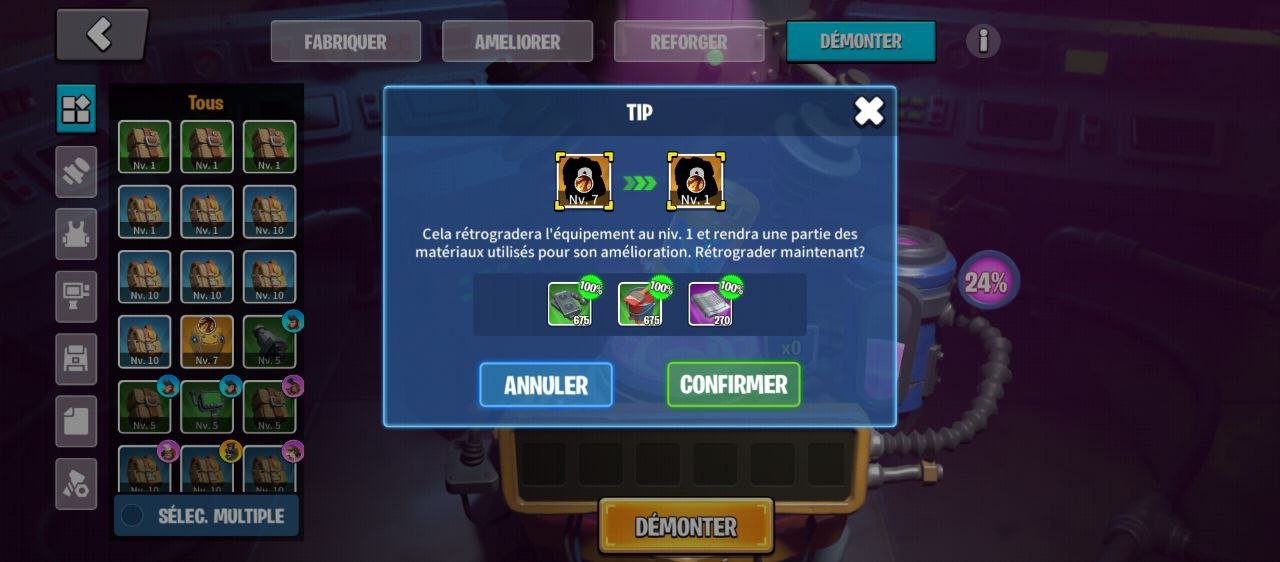Go back with the arrow button
1280x562 pixels.
point(101,35)
